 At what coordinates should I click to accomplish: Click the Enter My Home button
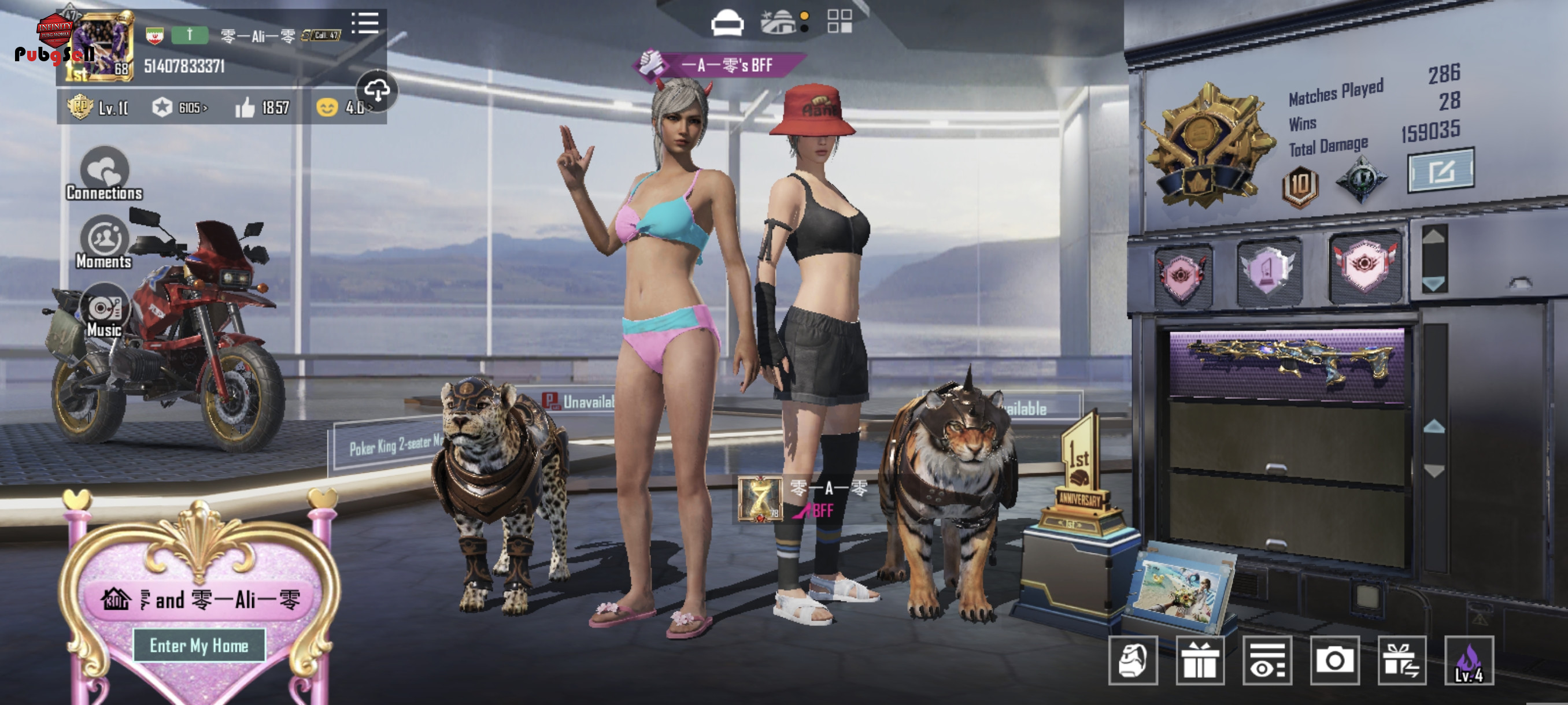(199, 645)
